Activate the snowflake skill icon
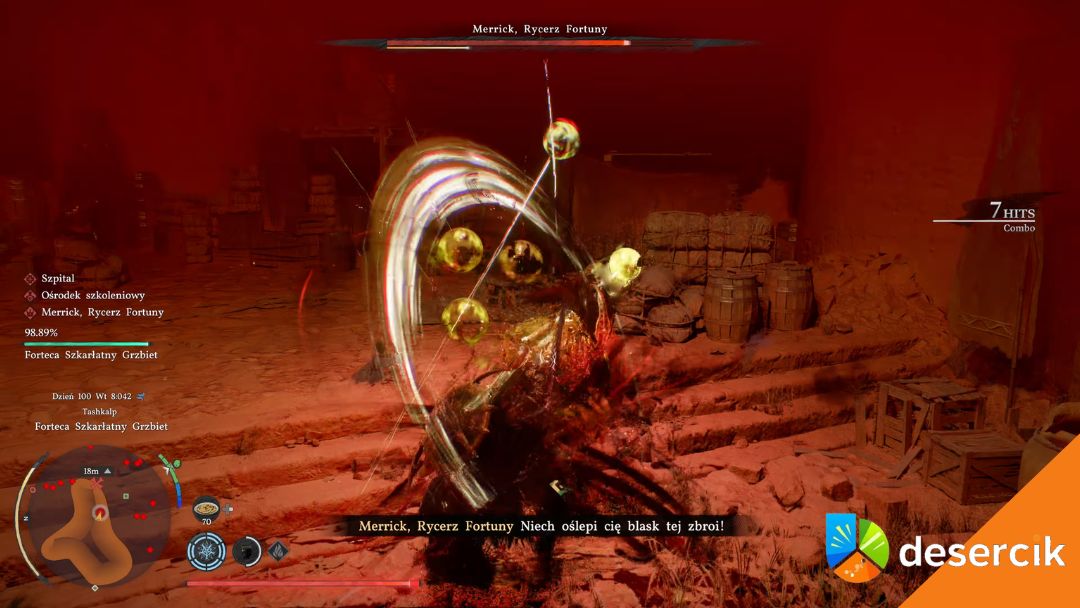Viewport: 1080px width, 608px height. (207, 551)
